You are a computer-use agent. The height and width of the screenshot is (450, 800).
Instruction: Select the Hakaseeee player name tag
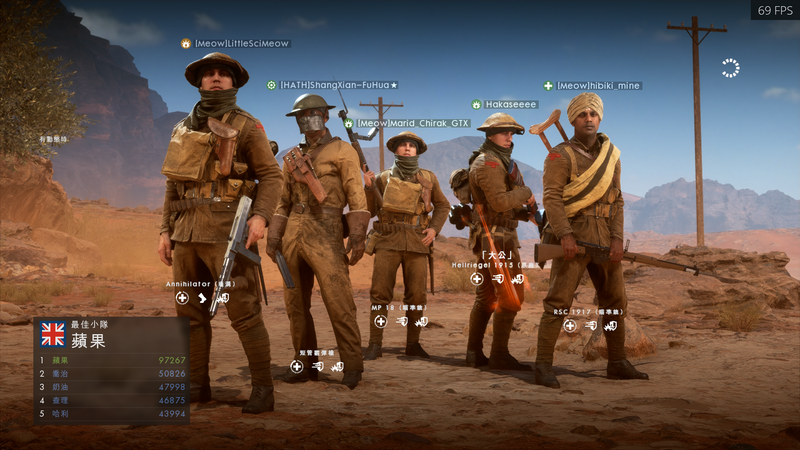(510, 104)
